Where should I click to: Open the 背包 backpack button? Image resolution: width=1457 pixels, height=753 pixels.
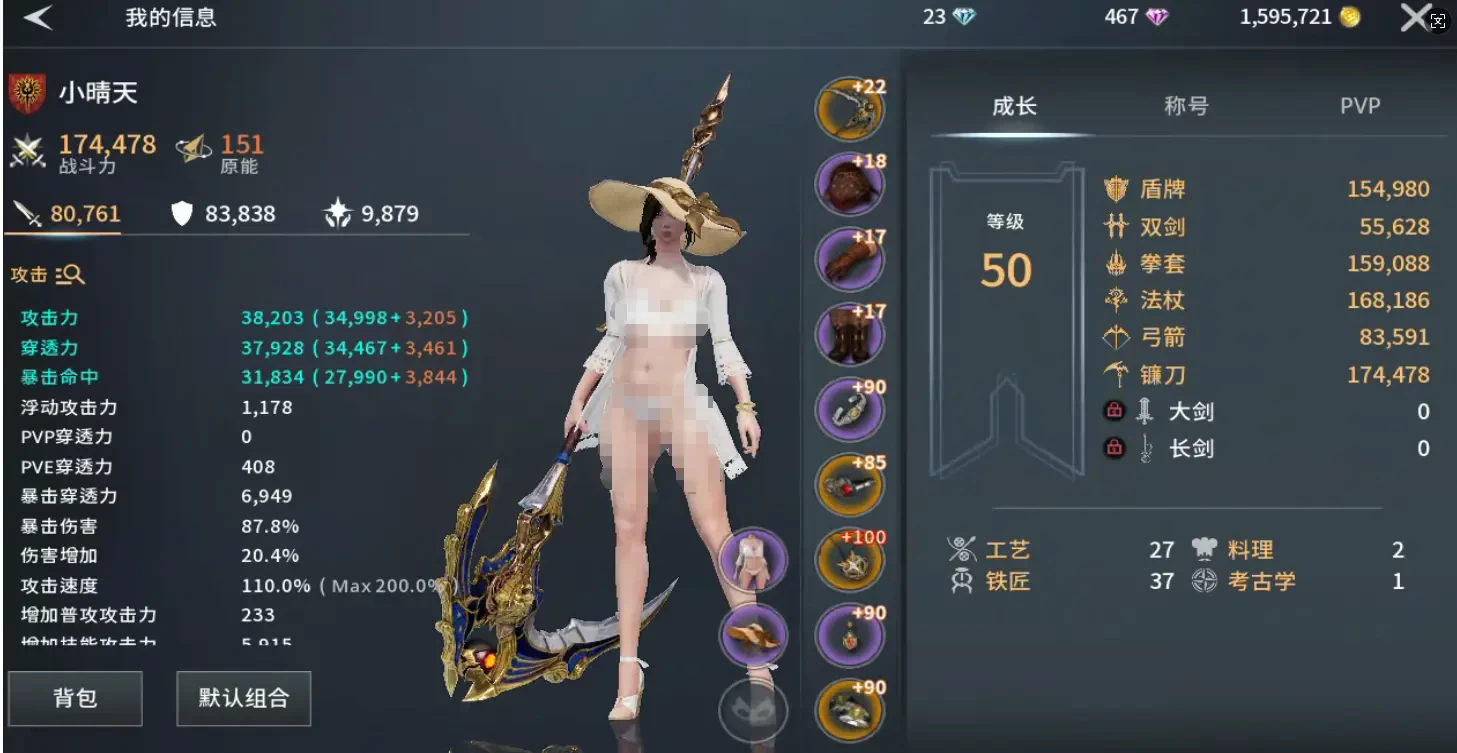point(75,698)
